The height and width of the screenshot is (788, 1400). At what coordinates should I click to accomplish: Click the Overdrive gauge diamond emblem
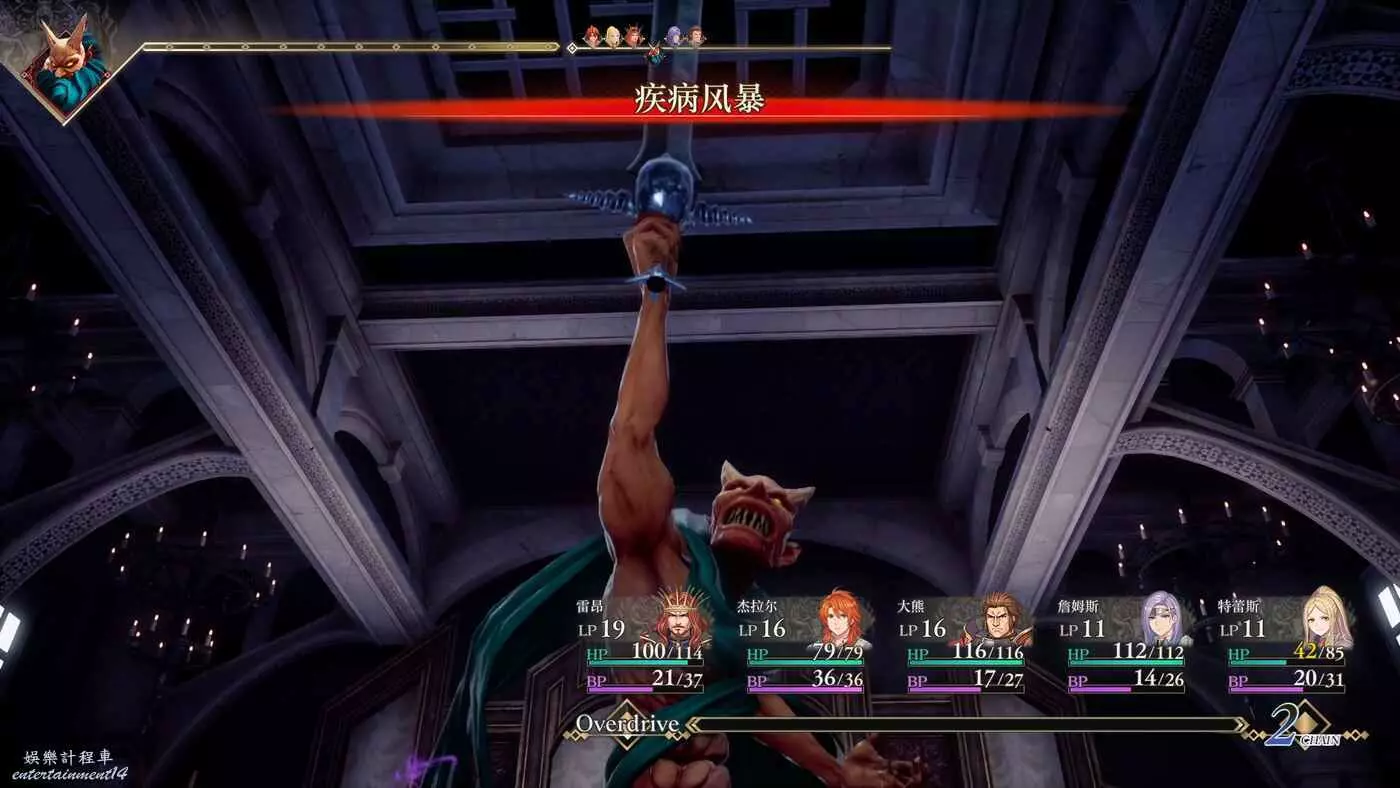[626, 725]
